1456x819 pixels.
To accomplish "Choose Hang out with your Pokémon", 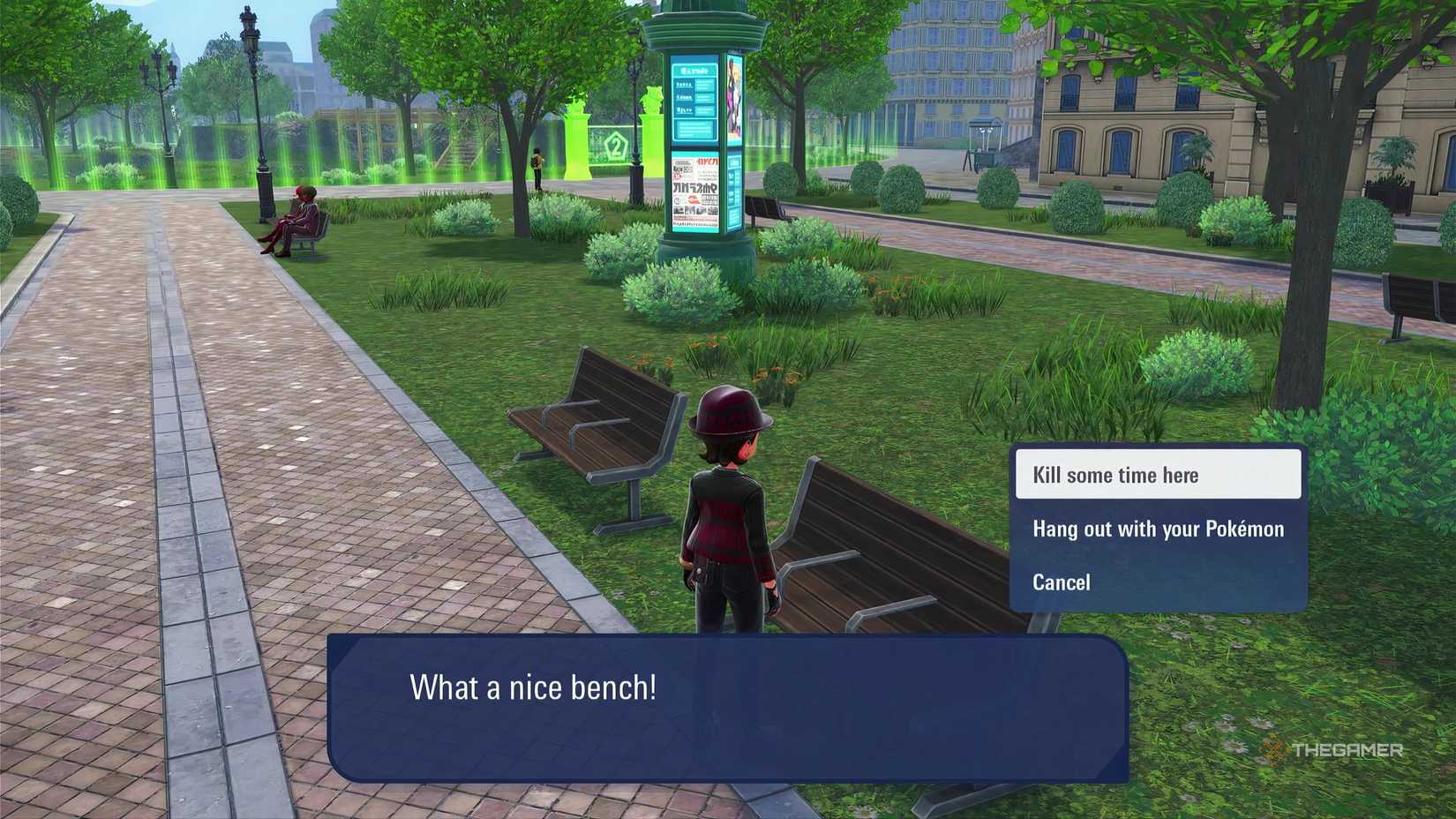I will click(1159, 529).
